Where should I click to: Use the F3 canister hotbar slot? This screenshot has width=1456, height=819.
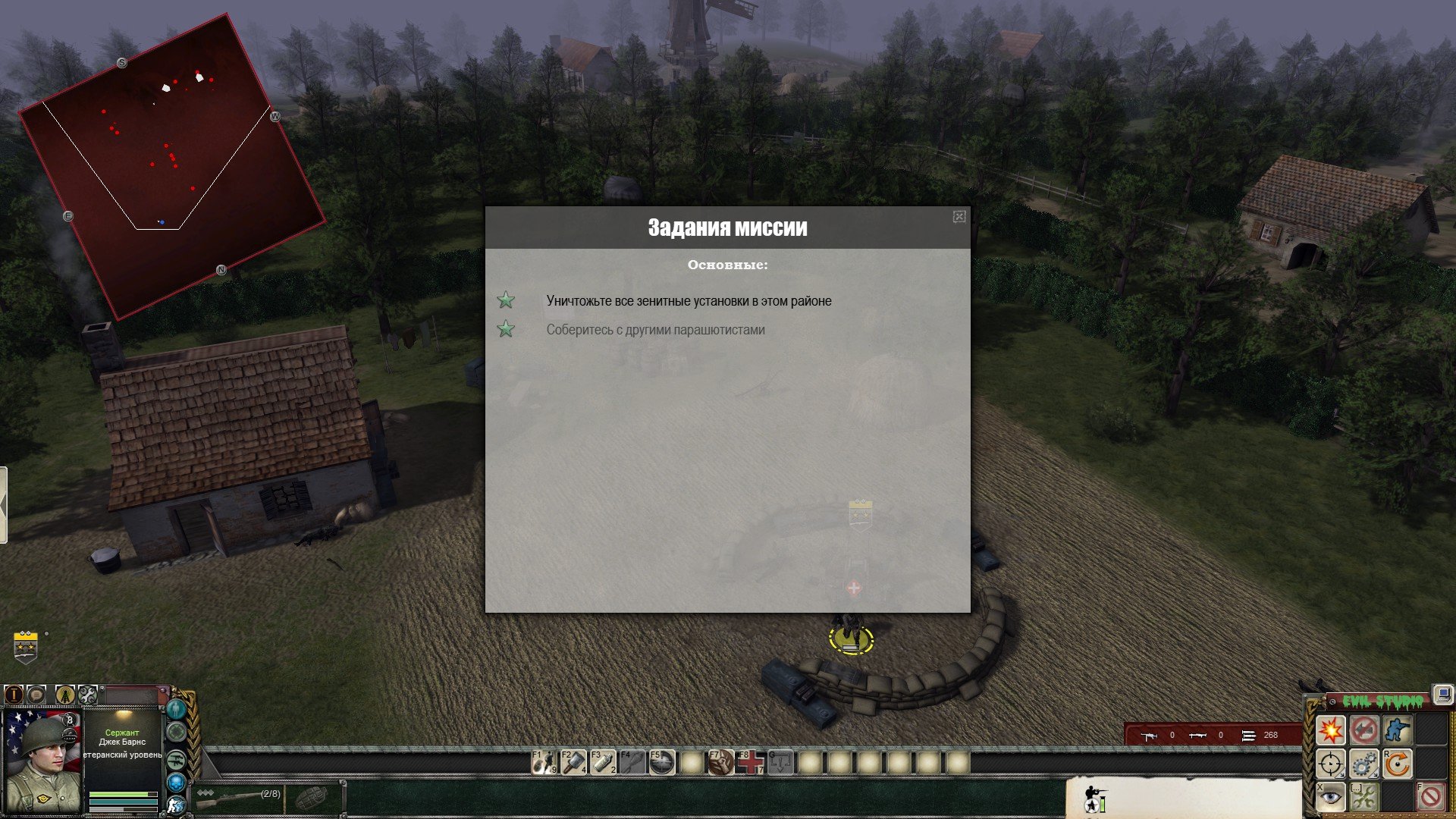(604, 762)
